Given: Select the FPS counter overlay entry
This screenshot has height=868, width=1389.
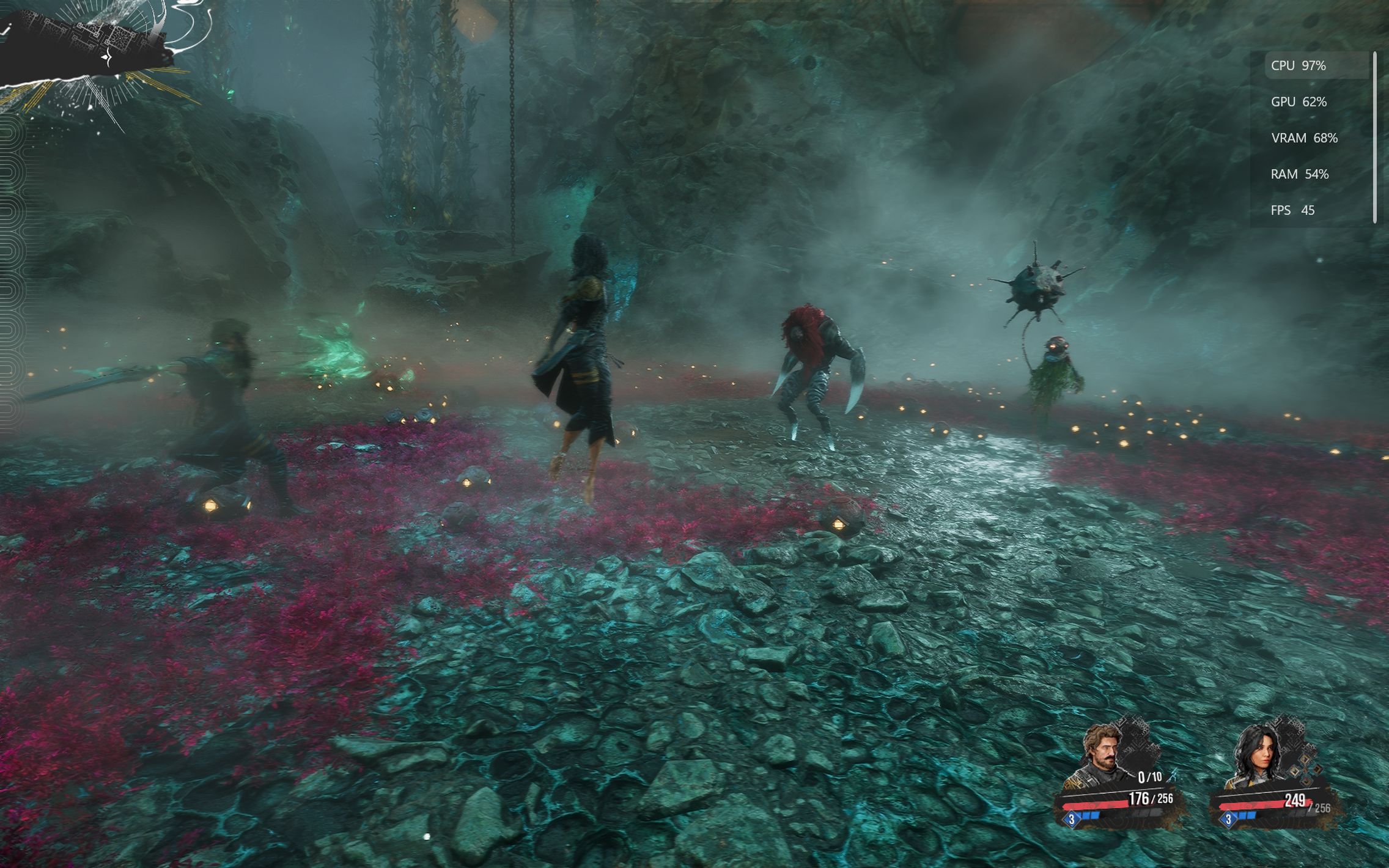Looking at the screenshot, I should 1292,210.
